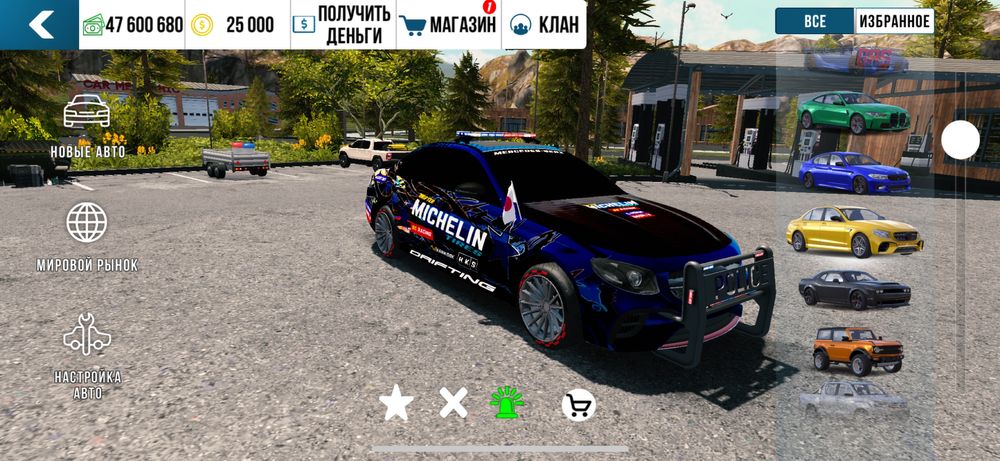
Task: Open Новые Авто section
Action: (87, 126)
